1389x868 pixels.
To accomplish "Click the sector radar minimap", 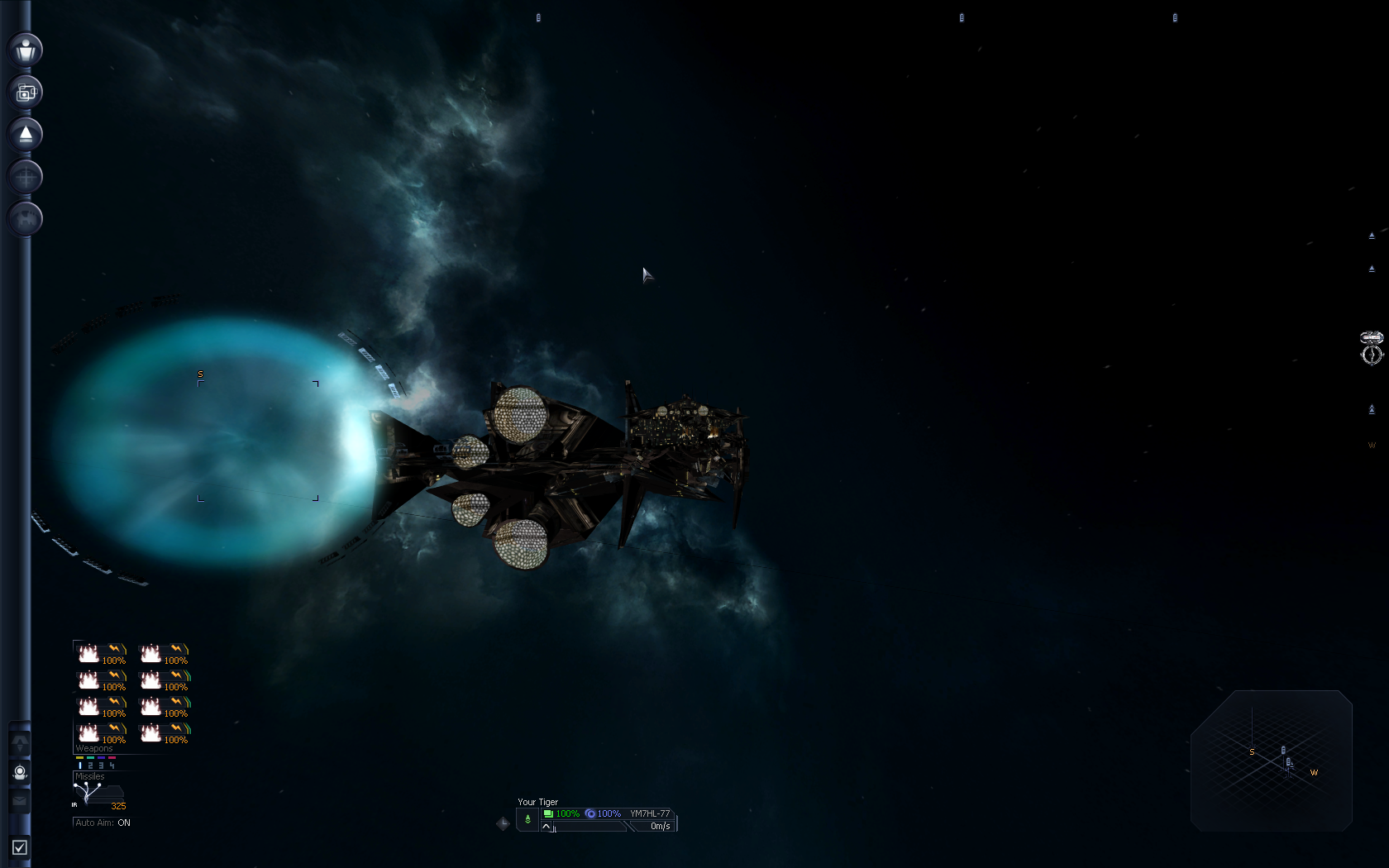I will (1271, 761).
